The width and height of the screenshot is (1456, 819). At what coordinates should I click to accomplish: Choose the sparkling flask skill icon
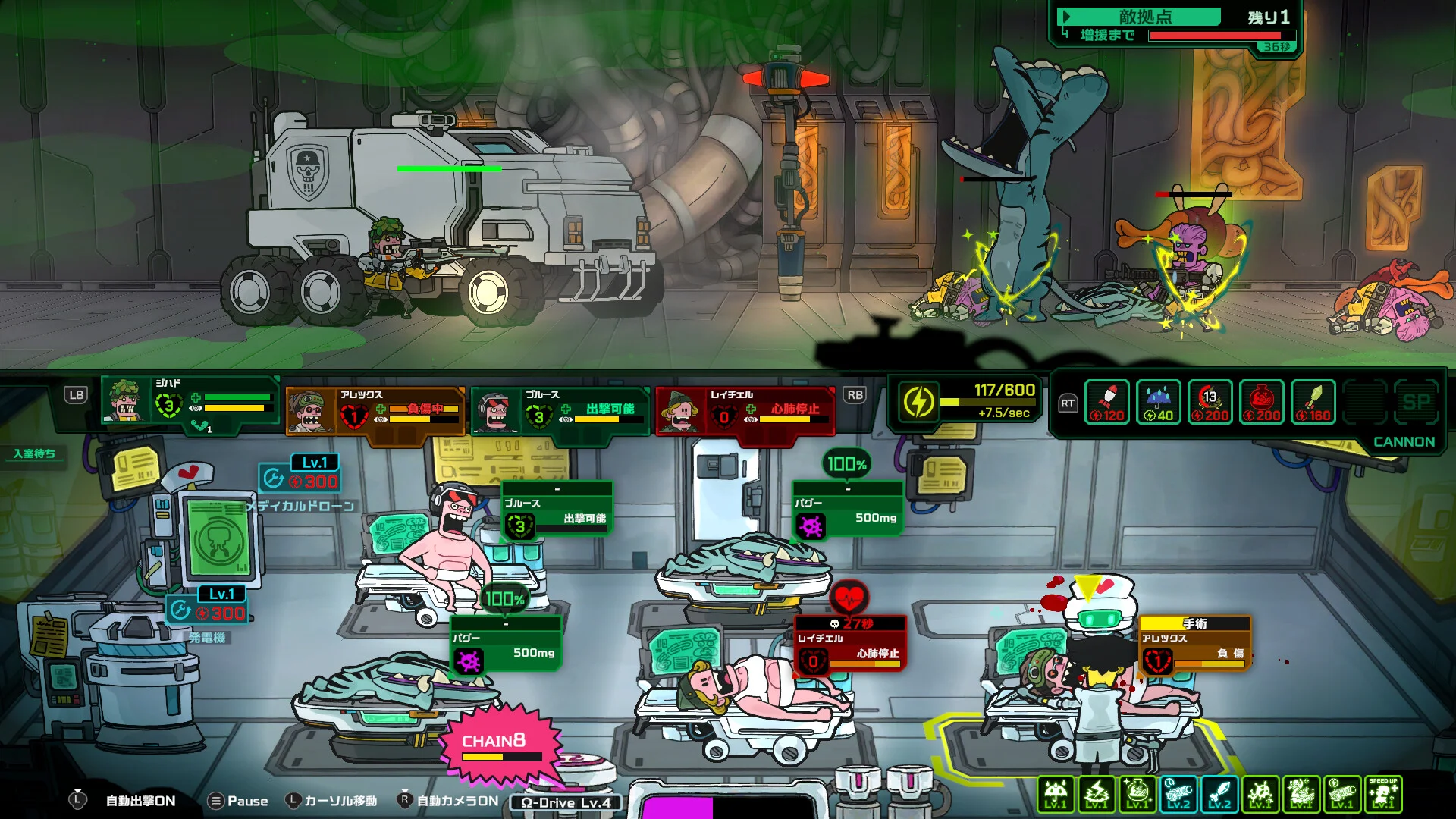click(1137, 794)
